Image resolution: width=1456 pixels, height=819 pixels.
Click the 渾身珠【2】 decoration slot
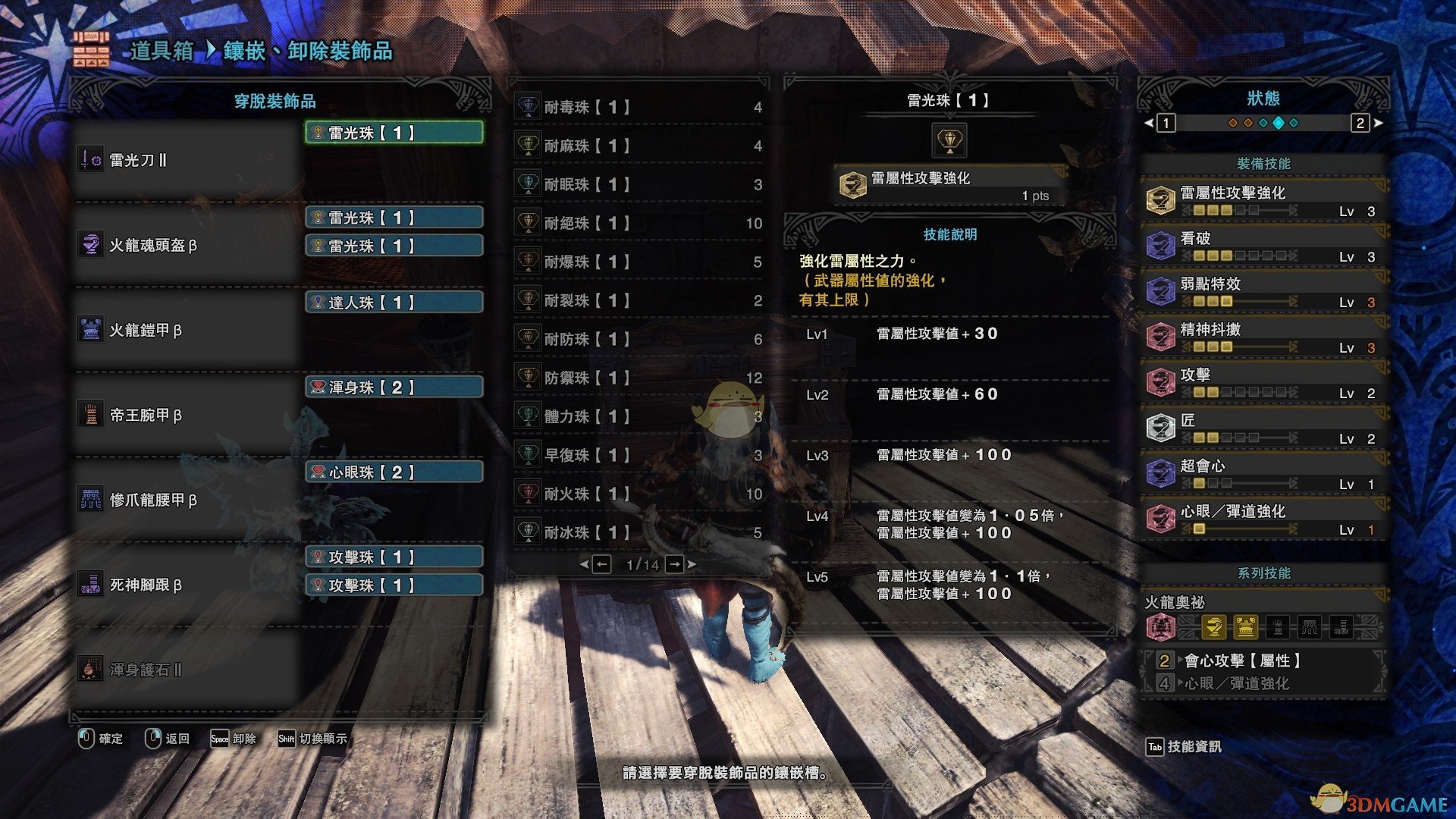tap(394, 388)
